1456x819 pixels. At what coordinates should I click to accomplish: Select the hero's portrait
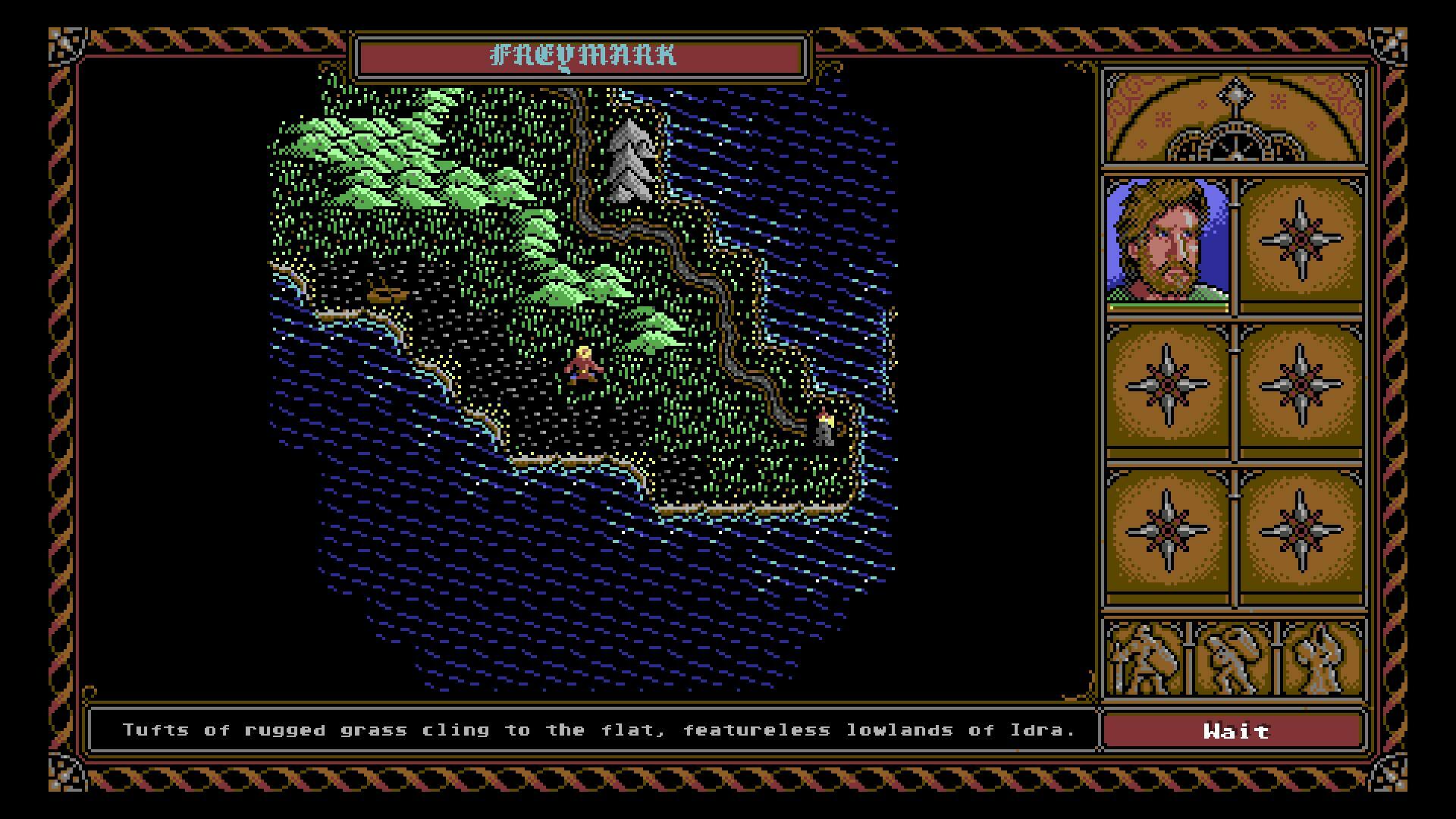click(1168, 241)
